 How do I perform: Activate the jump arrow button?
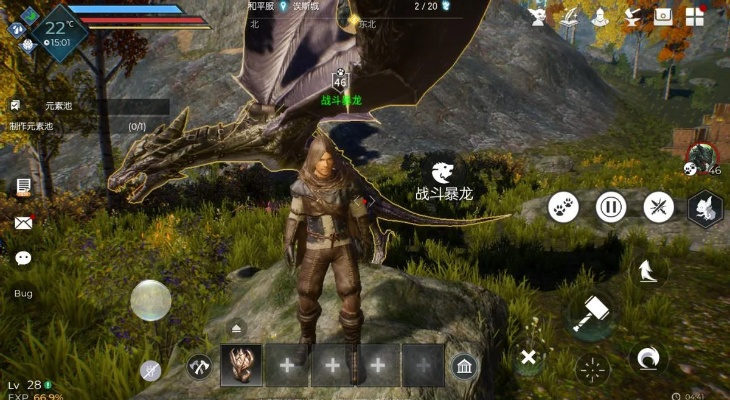[648, 268]
